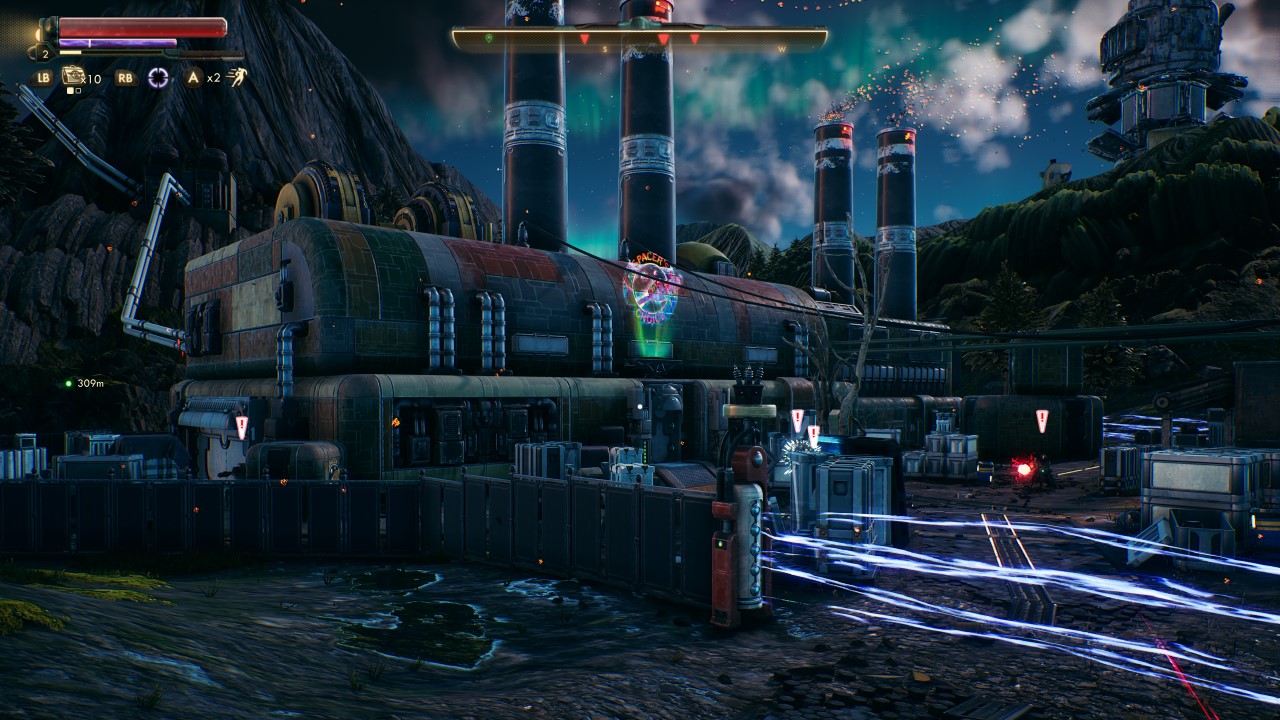This screenshot has height=720, width=1280.
Task: Select the medical inhaler item icon
Action: (x=73, y=75)
